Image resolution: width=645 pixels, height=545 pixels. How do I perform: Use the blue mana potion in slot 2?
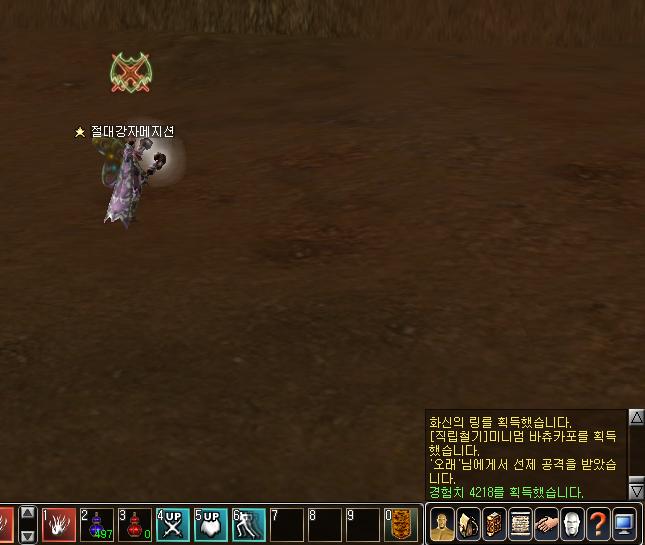point(97,524)
